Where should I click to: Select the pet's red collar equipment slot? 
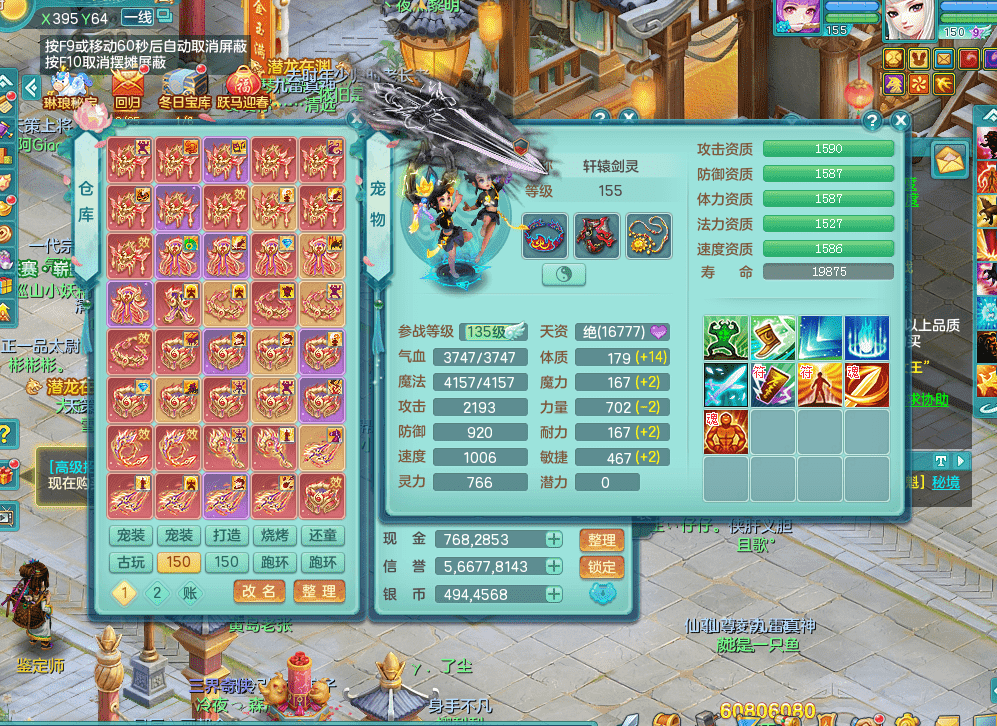click(x=545, y=236)
